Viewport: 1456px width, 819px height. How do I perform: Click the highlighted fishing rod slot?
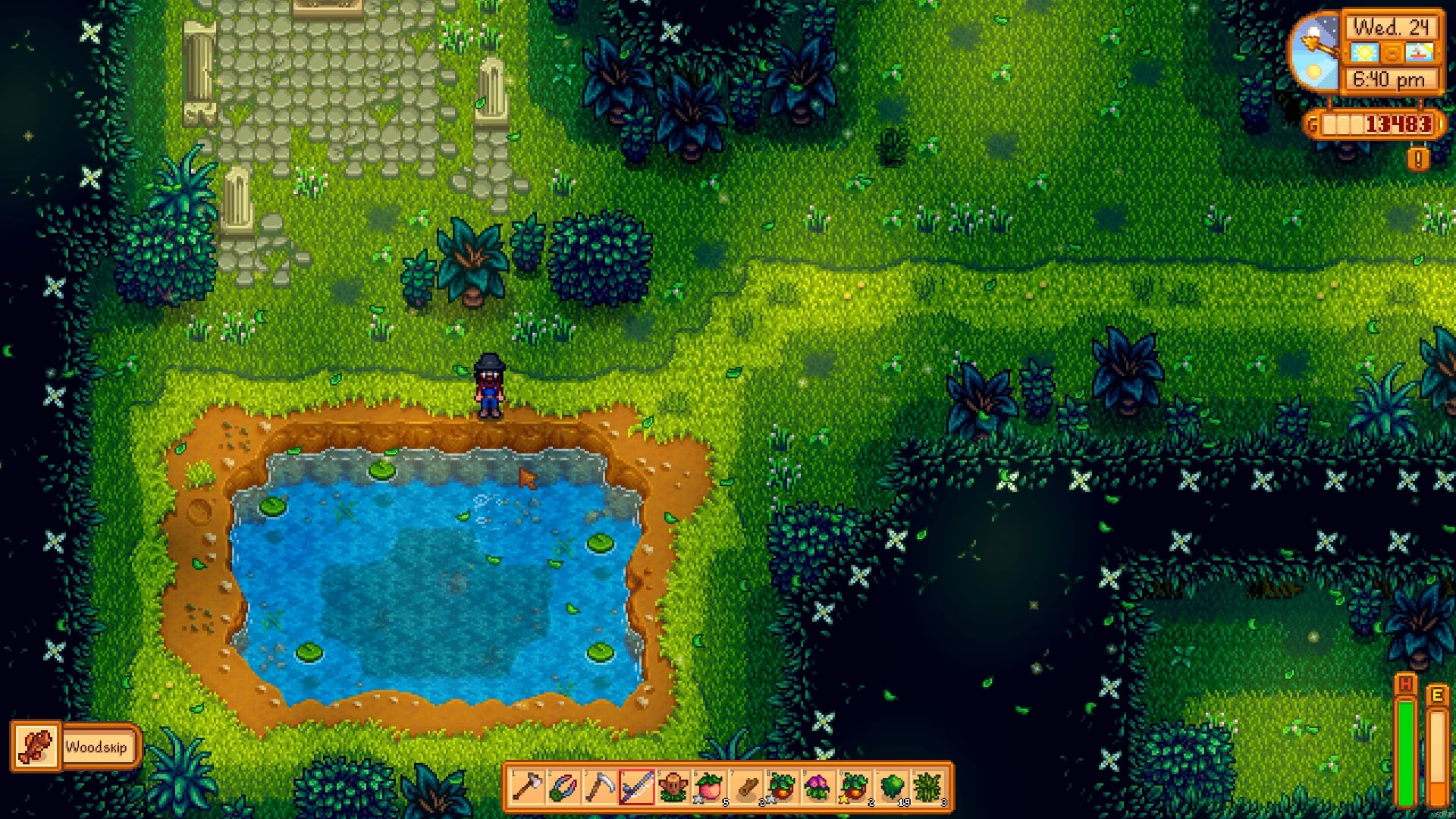[x=636, y=788]
